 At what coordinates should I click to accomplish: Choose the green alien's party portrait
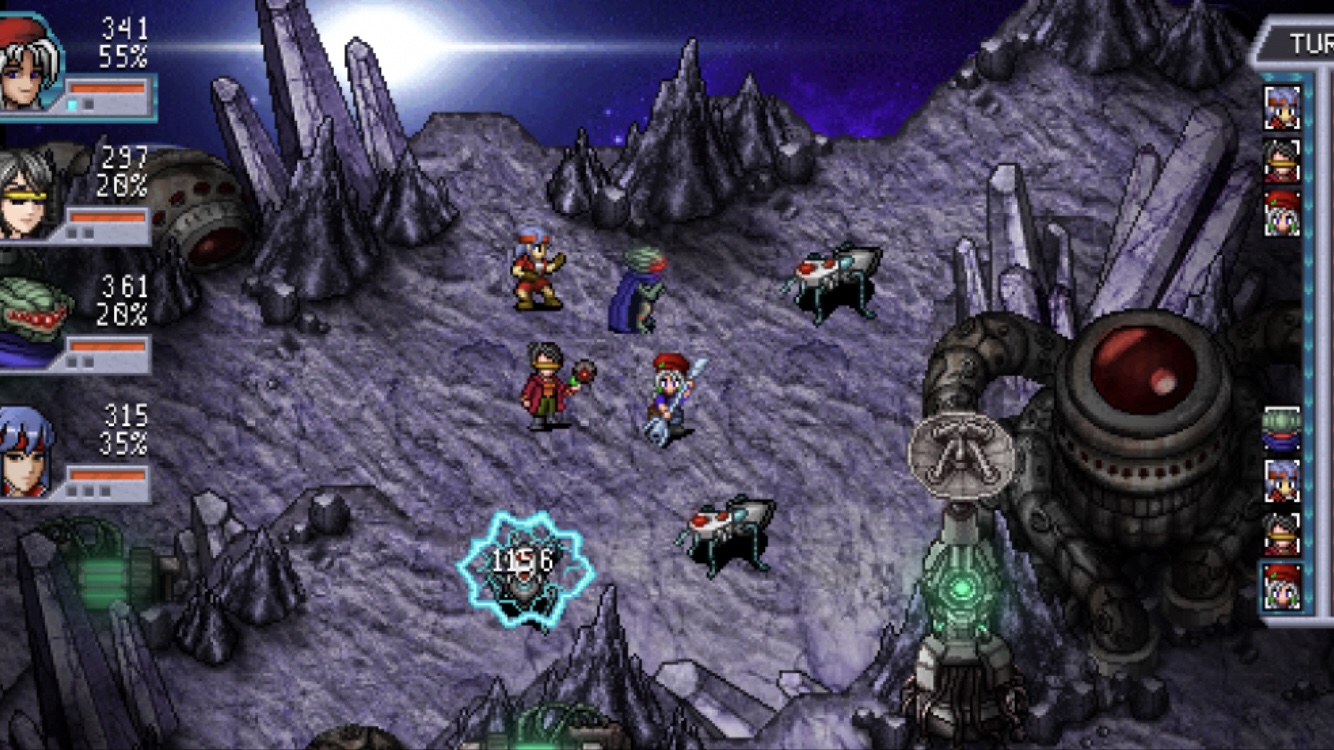coord(32,322)
